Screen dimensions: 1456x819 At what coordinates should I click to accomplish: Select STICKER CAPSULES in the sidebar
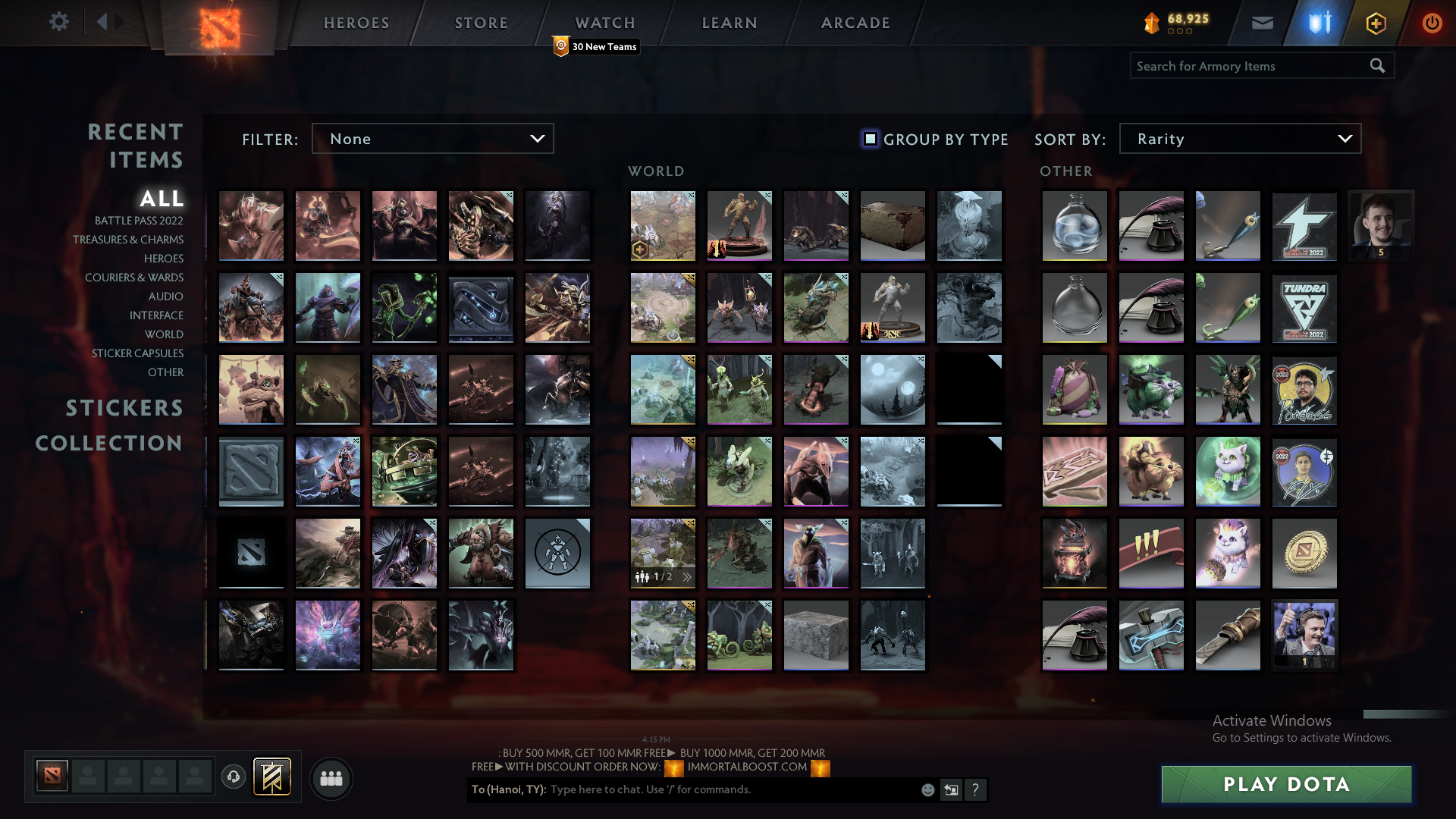(x=136, y=353)
